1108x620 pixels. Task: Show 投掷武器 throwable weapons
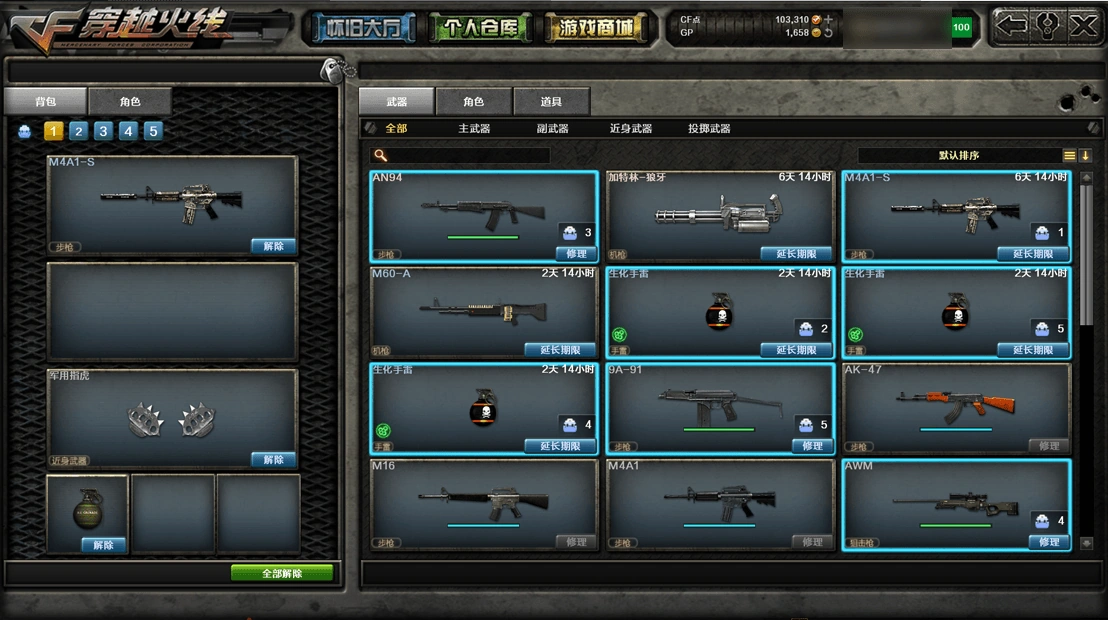709,129
